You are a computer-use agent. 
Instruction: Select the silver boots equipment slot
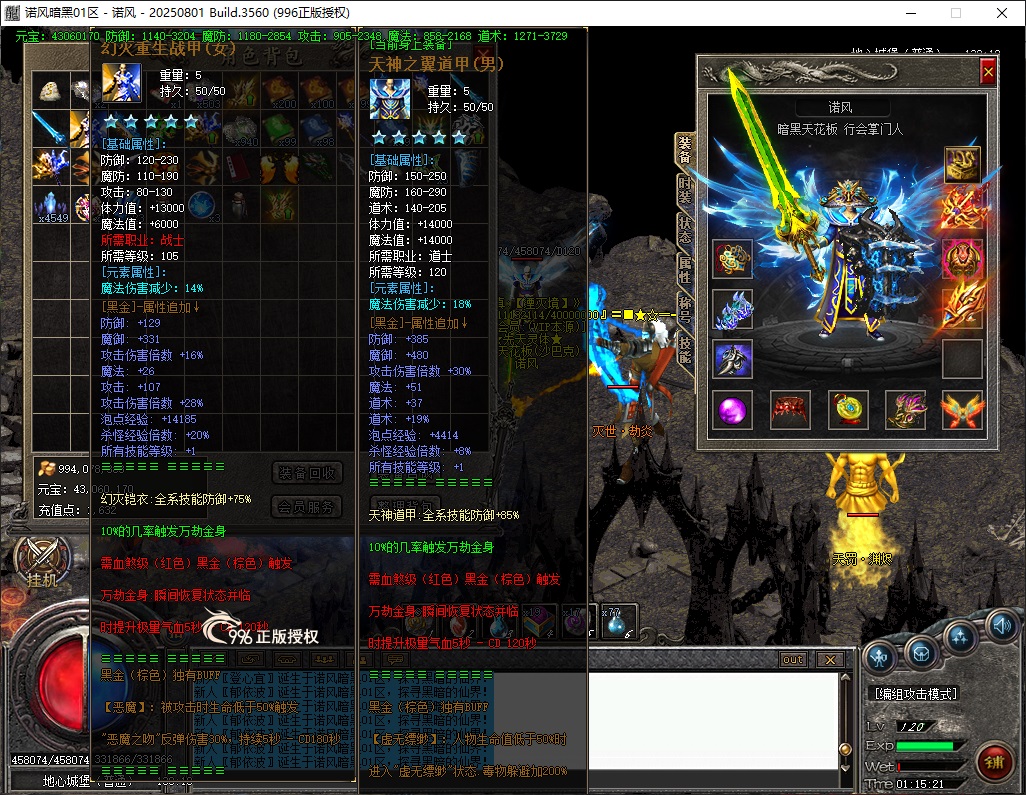[732, 359]
